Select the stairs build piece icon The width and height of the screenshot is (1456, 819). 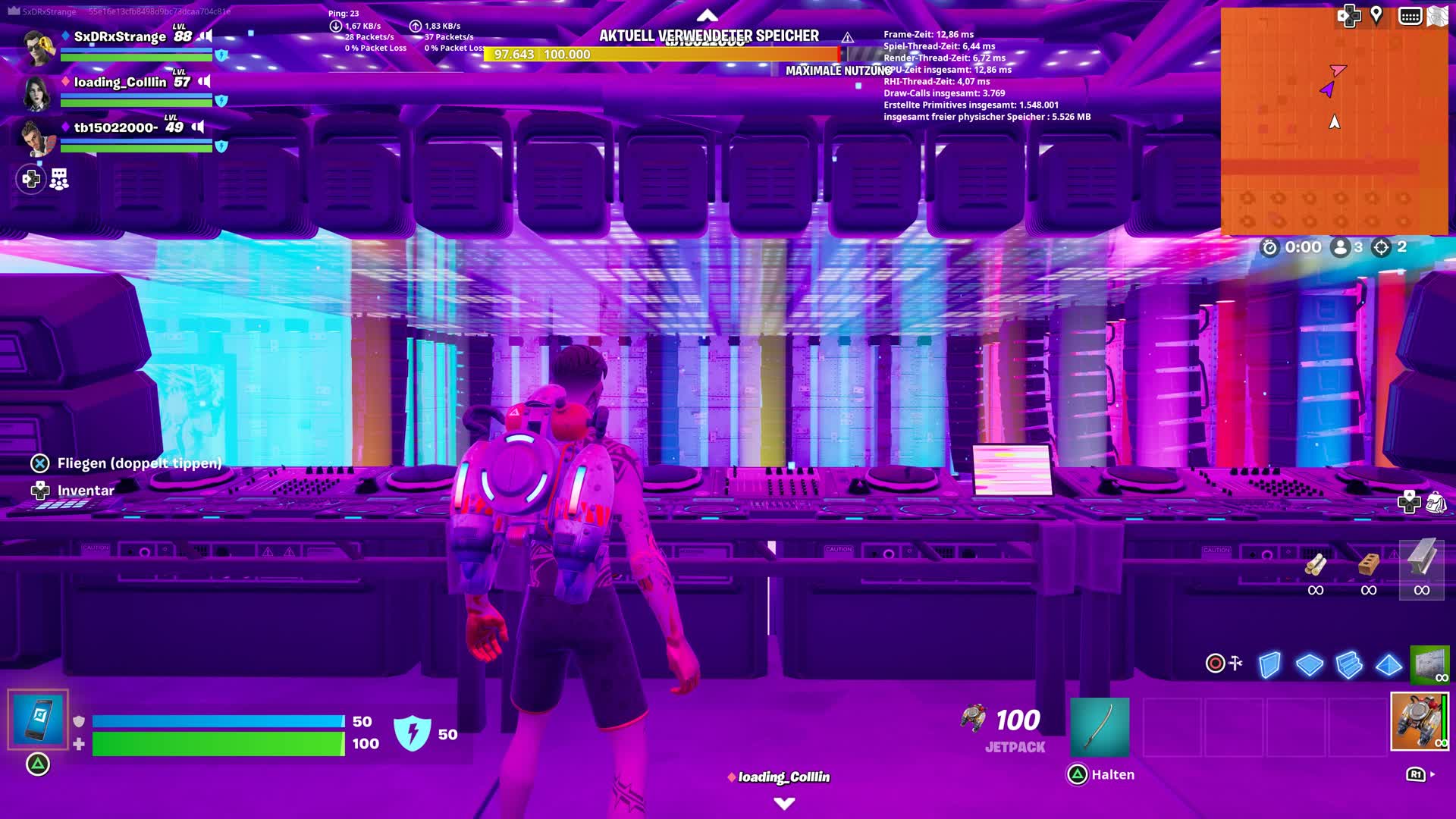pos(1348,664)
